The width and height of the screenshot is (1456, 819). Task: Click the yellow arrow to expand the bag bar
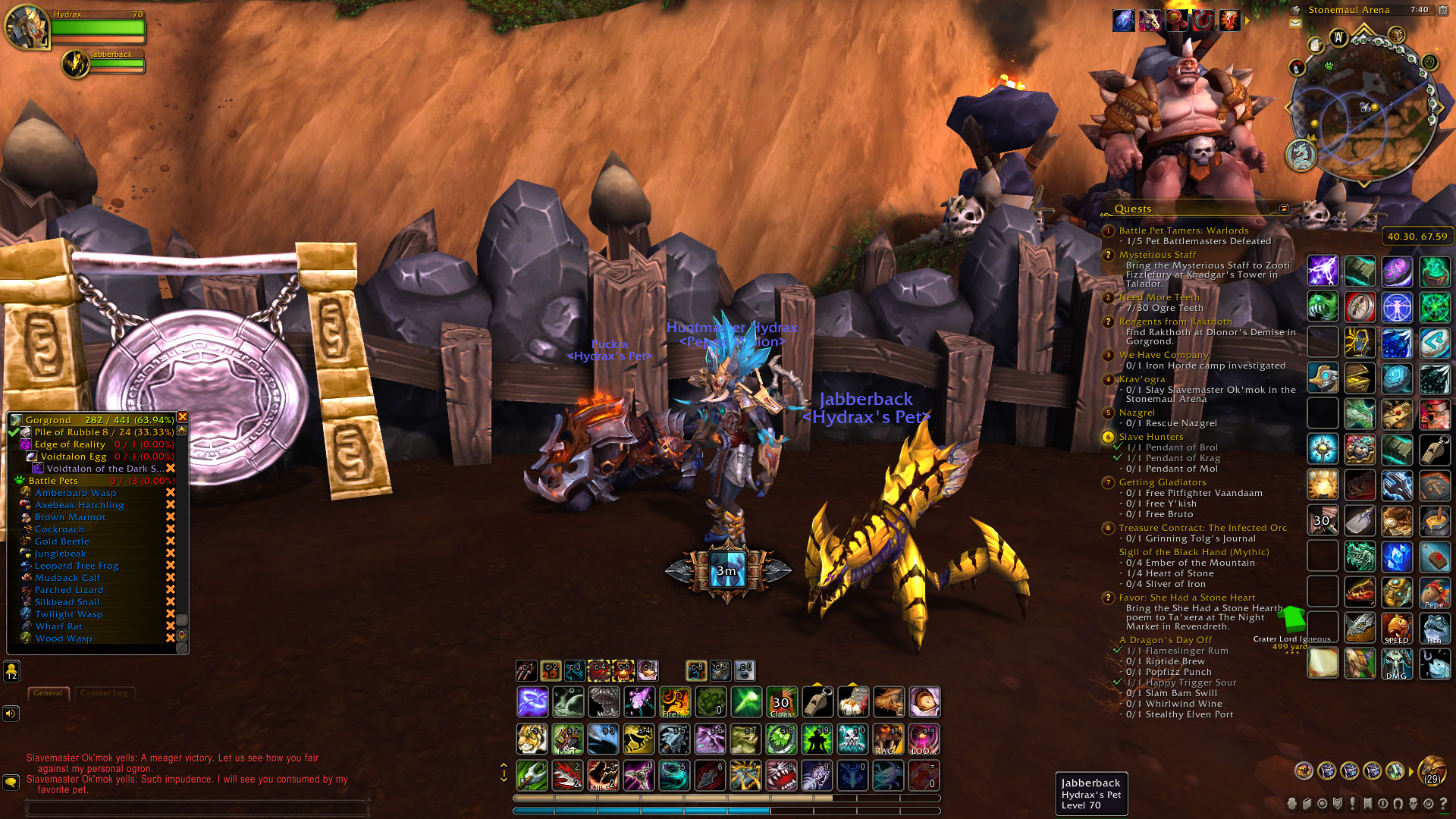[1412, 772]
